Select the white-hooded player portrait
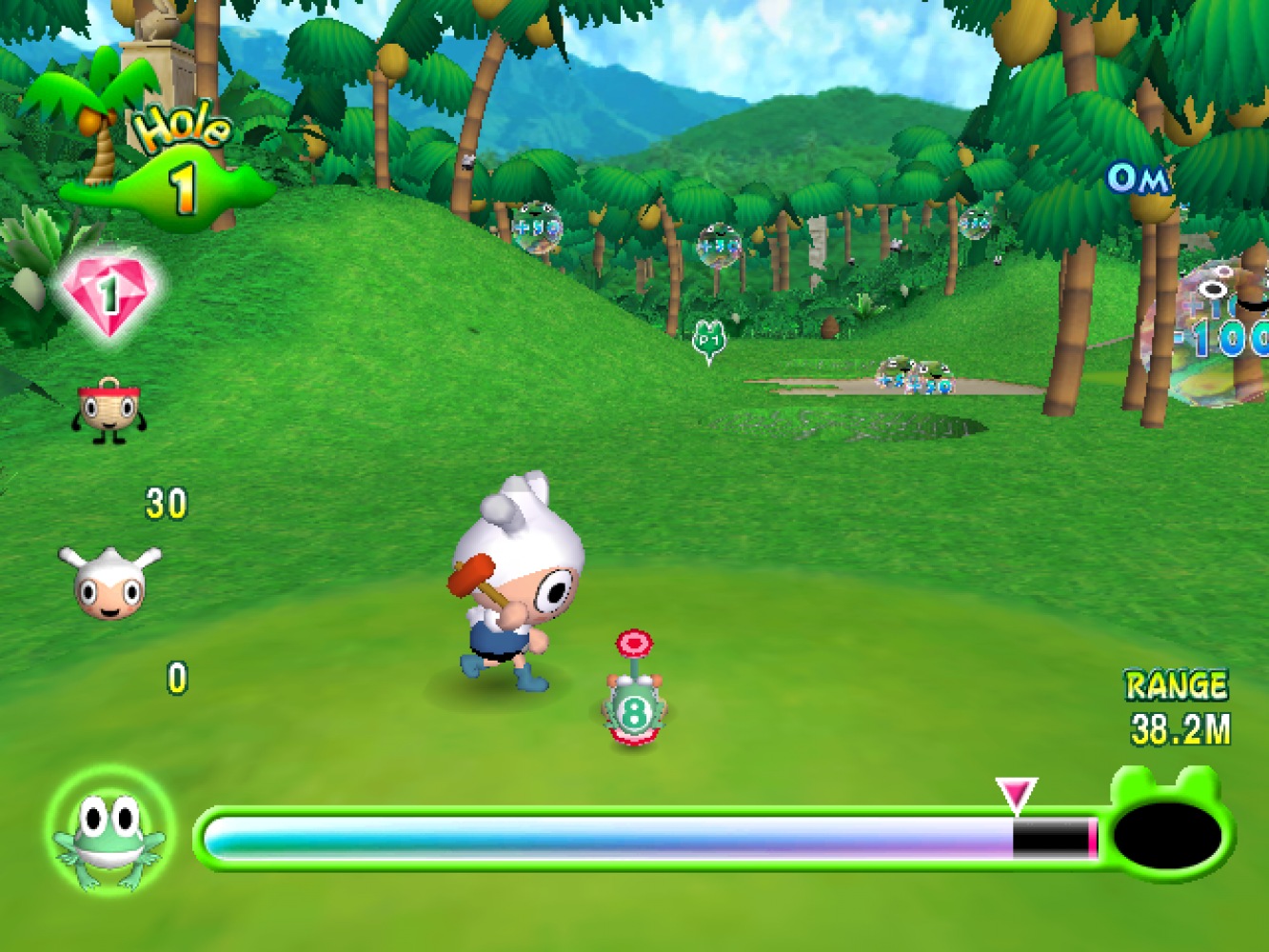1269x952 pixels. [x=109, y=581]
